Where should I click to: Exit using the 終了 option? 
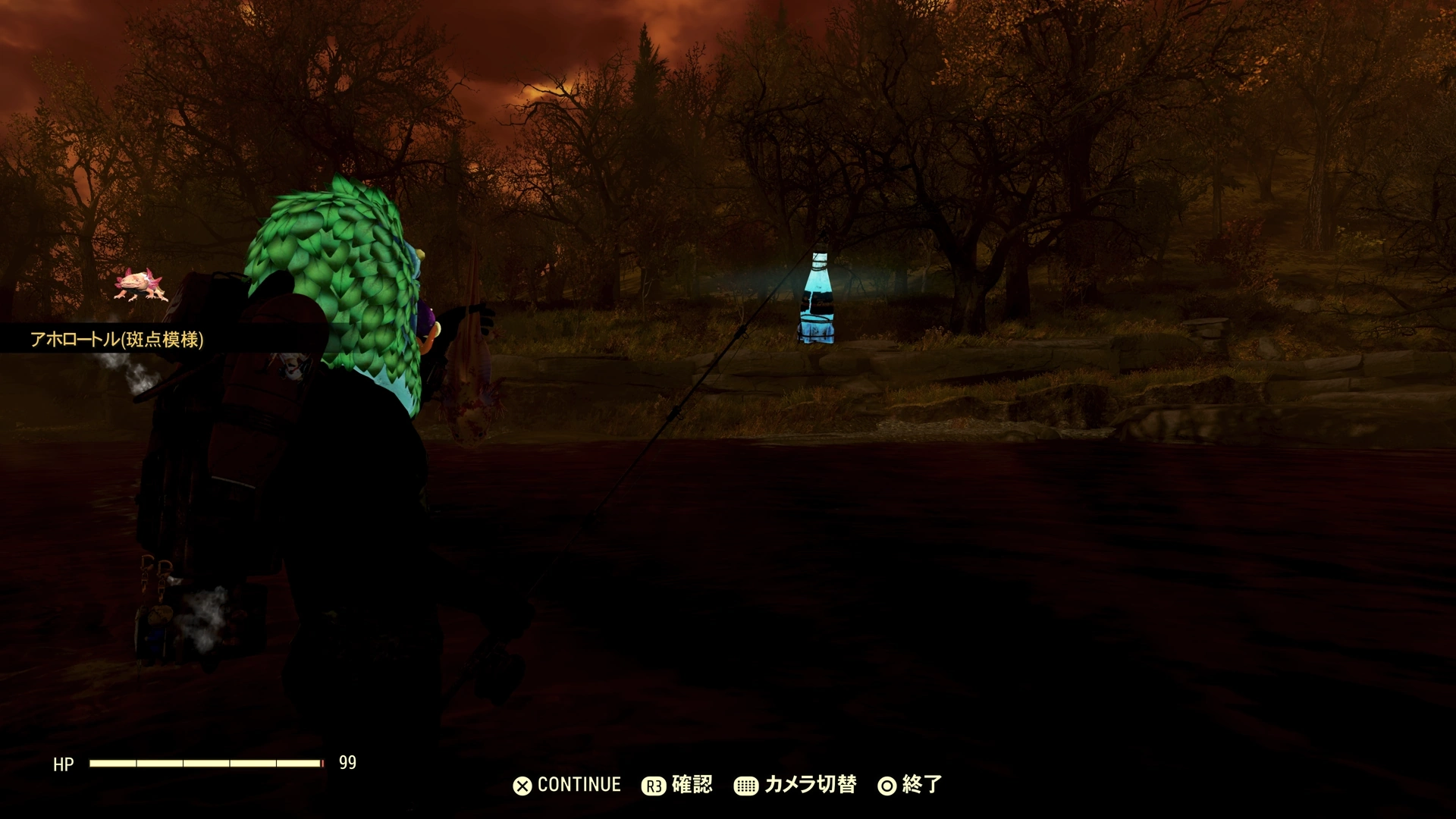pos(910,785)
